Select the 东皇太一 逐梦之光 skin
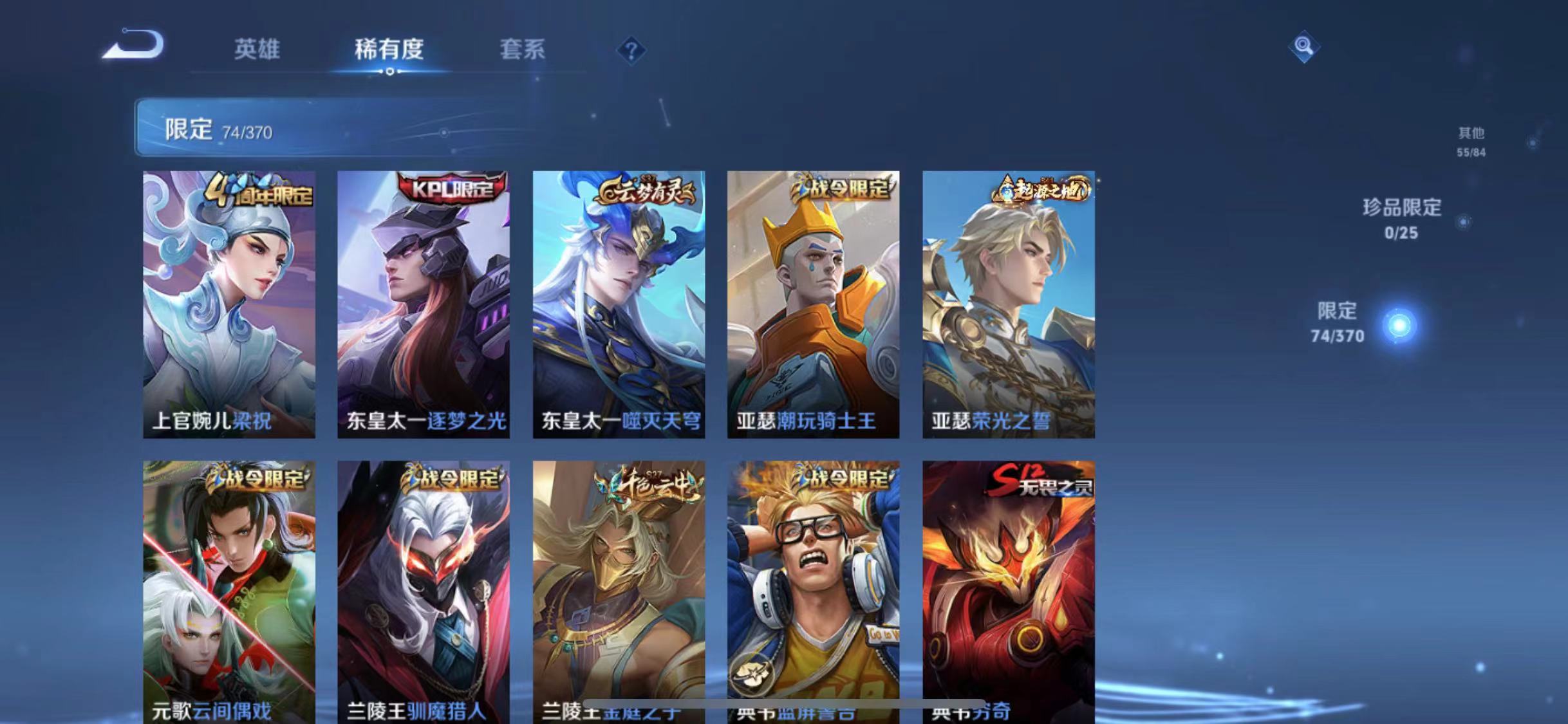Image resolution: width=1568 pixels, height=724 pixels. 425,302
